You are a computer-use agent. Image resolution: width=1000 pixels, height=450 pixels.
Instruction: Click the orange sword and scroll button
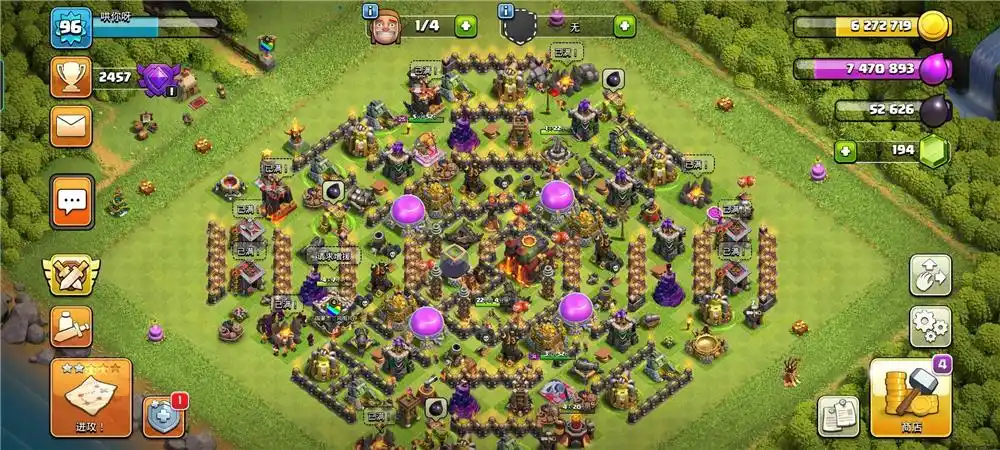tap(70, 327)
